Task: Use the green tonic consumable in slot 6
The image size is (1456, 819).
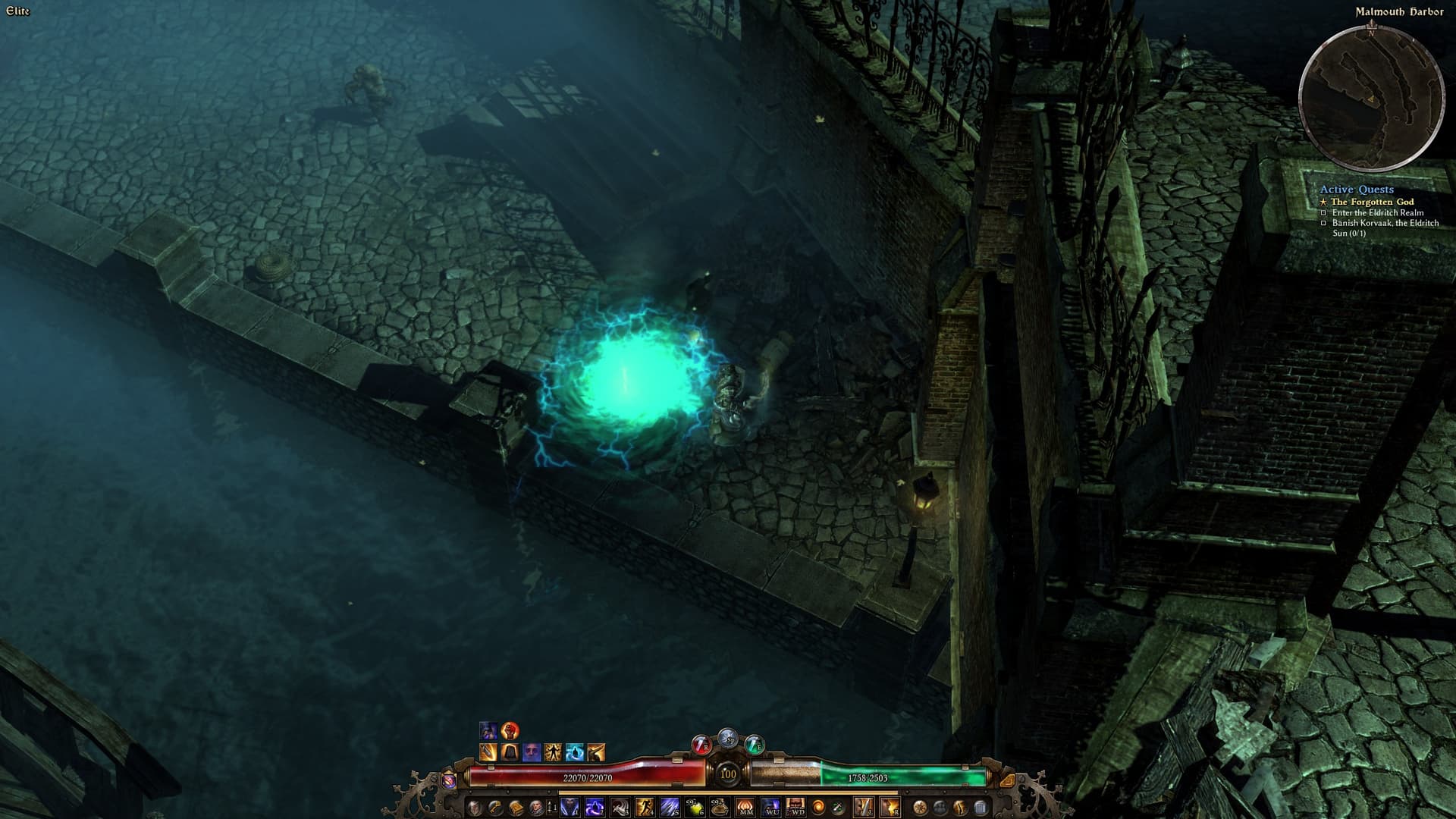Action: (695, 808)
